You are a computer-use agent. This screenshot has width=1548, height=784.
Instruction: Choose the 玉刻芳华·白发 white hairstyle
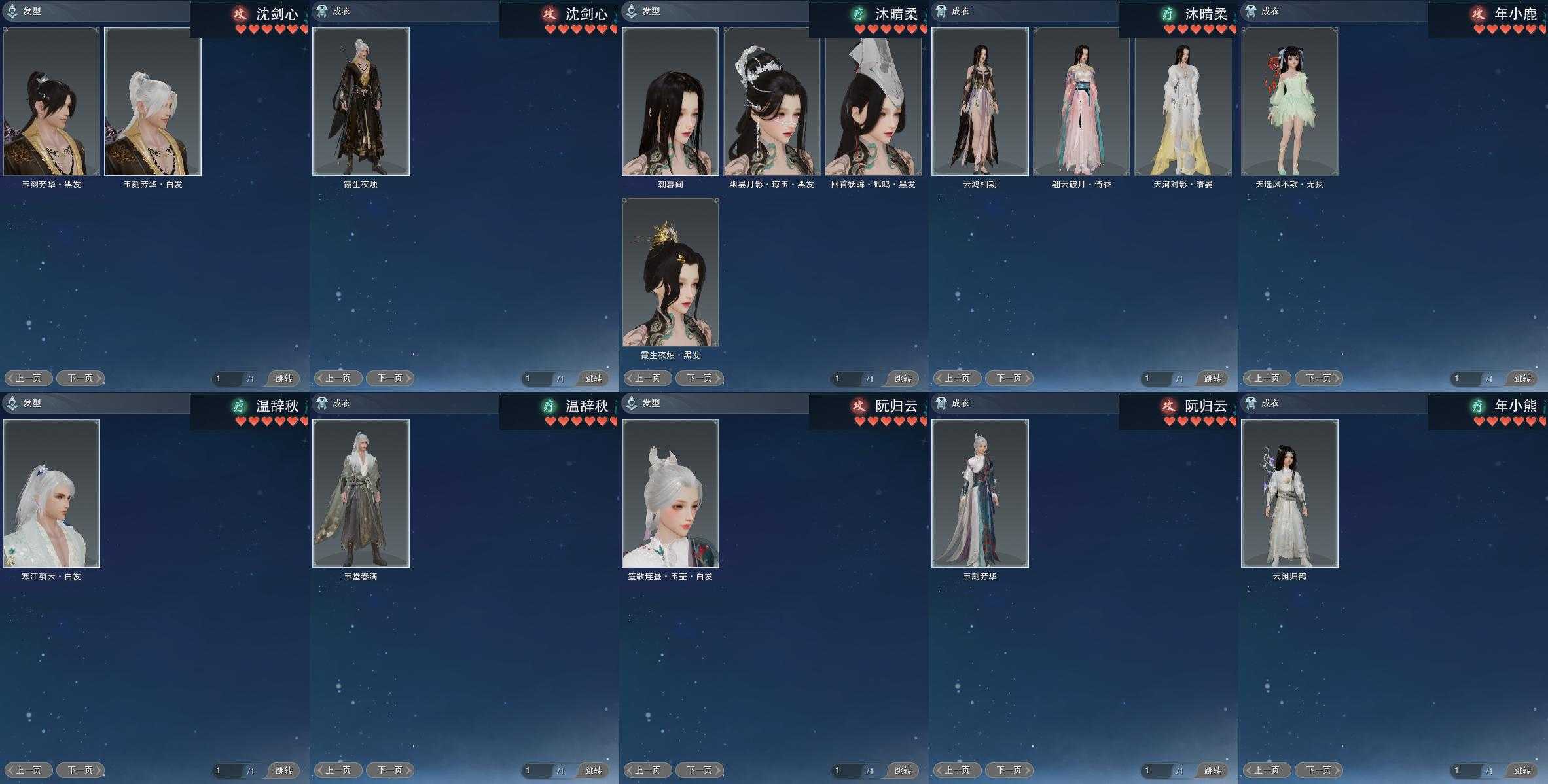click(x=153, y=101)
